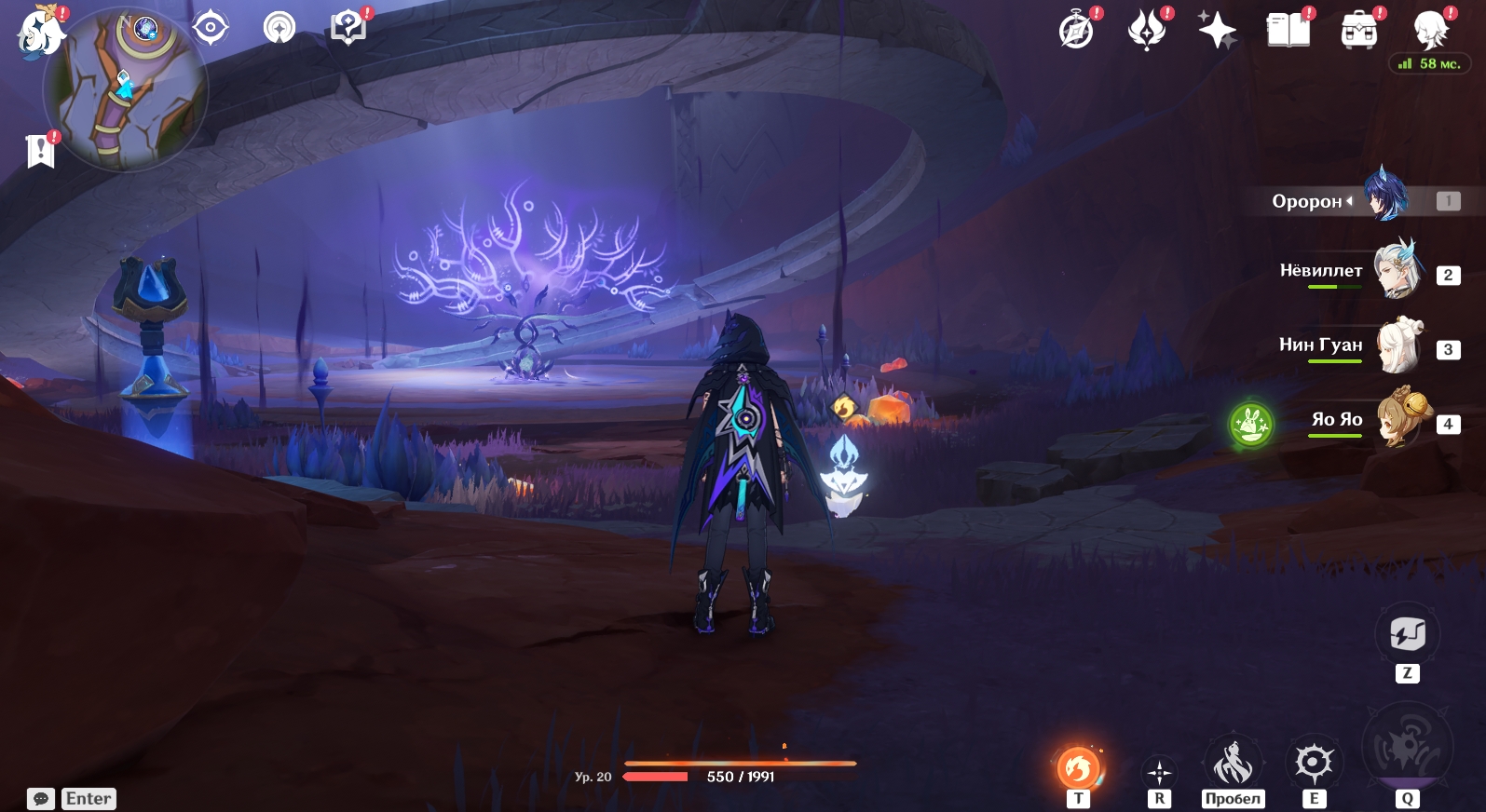Open the winged emblem events icon
1486x812 pixels.
pos(1147,32)
